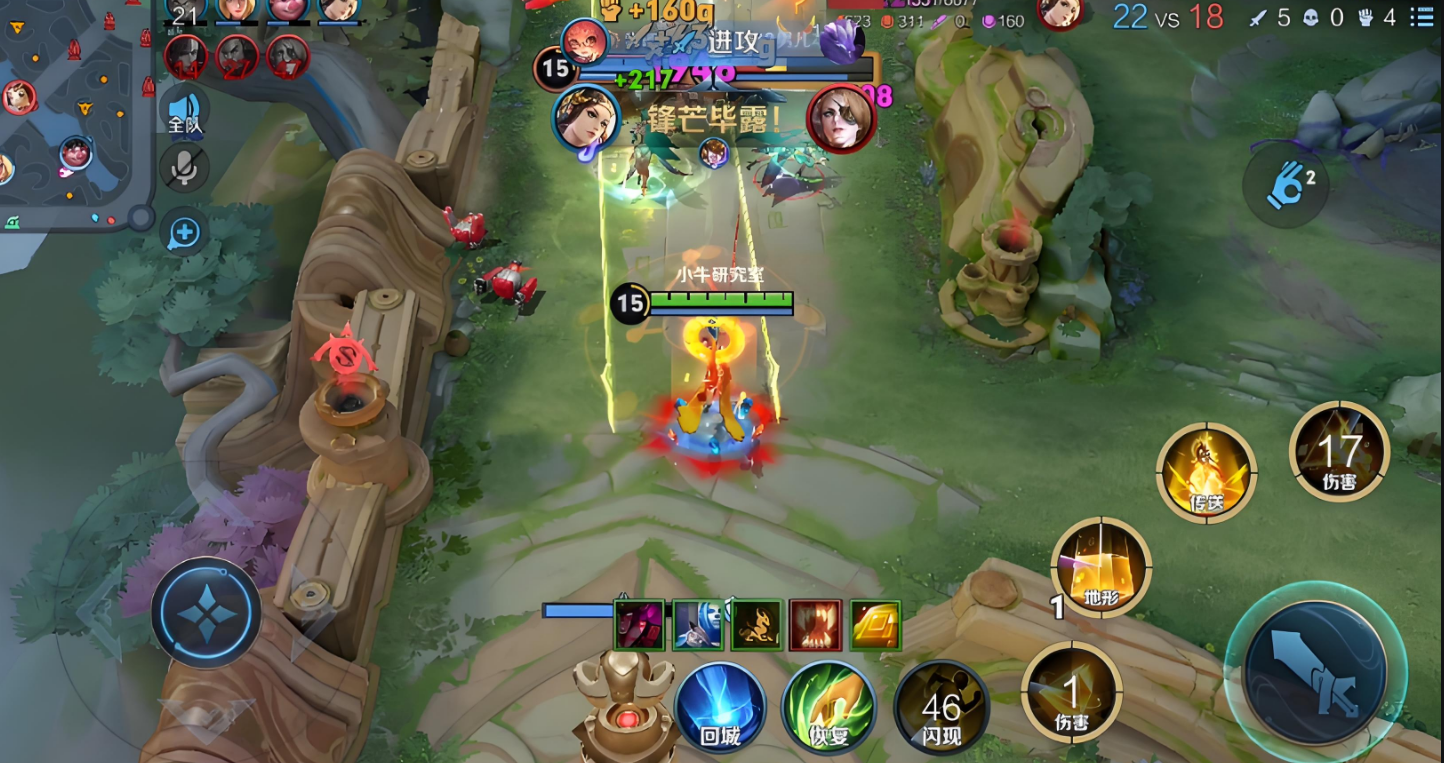Select the pink-faced teammate portrait
This screenshot has height=763, width=1444.
click(286, 8)
